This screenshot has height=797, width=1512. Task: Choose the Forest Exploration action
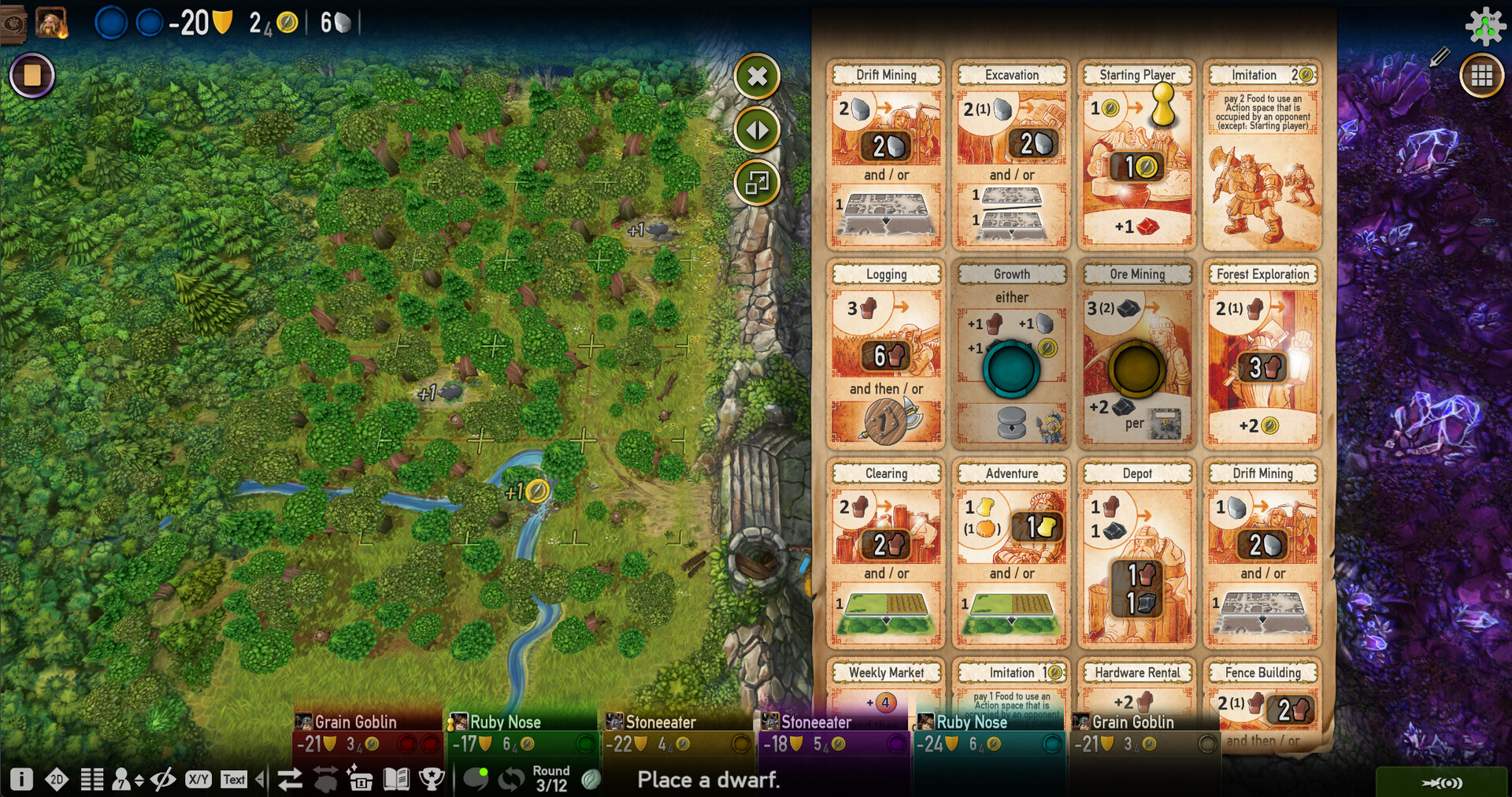pyautogui.click(x=1262, y=354)
